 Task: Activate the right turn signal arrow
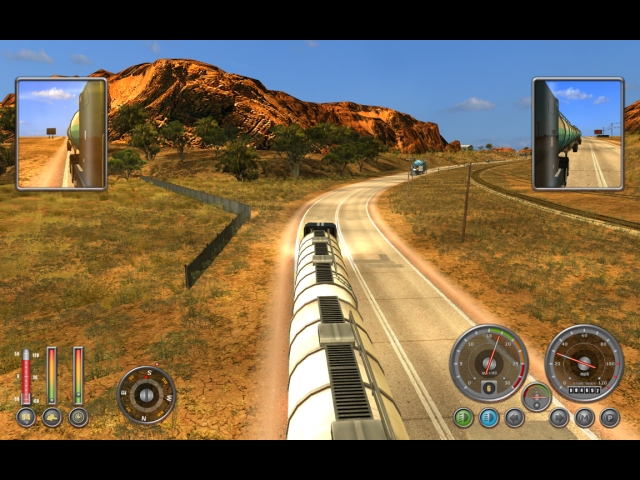[x=559, y=418]
